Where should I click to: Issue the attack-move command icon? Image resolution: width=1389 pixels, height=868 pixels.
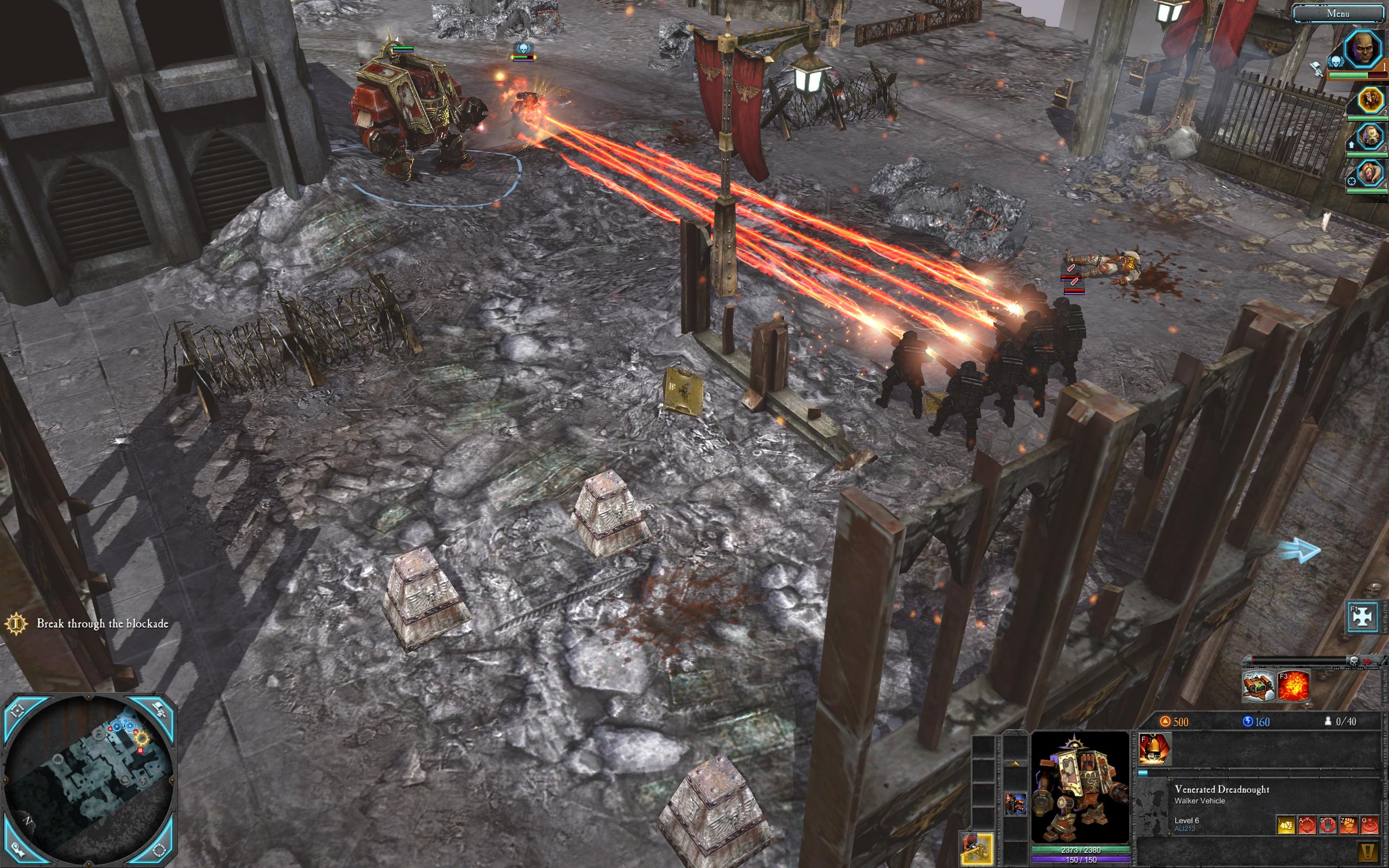pyautogui.click(x=1307, y=825)
